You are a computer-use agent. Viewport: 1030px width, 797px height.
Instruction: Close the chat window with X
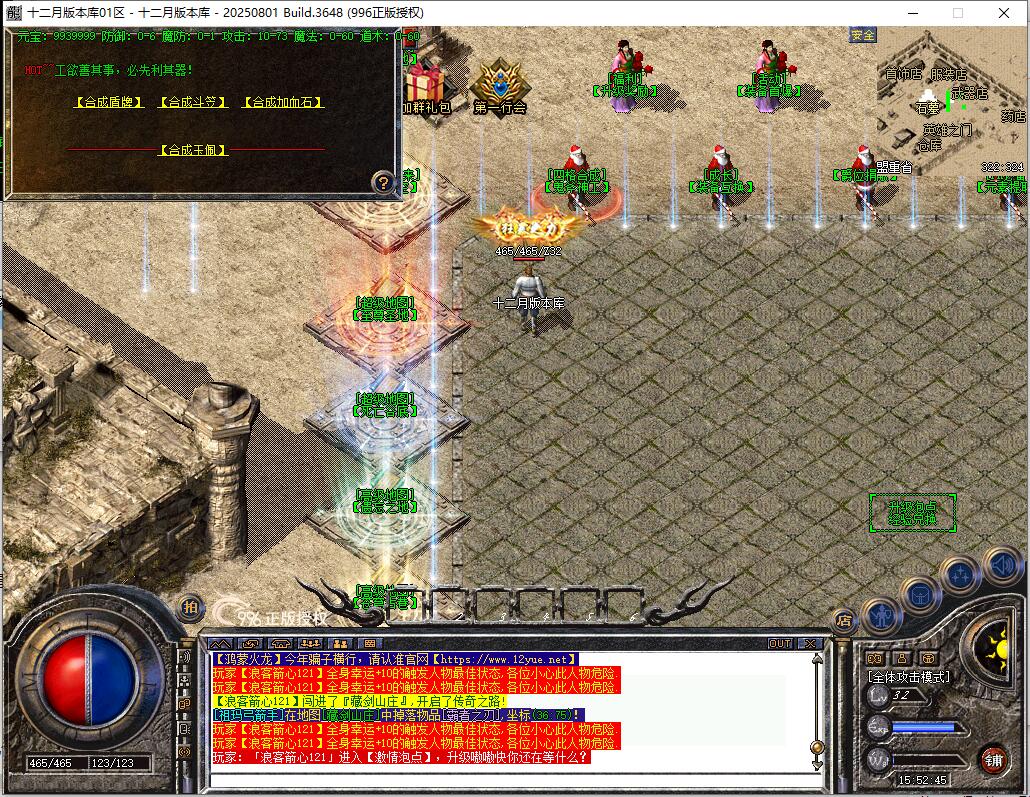810,643
